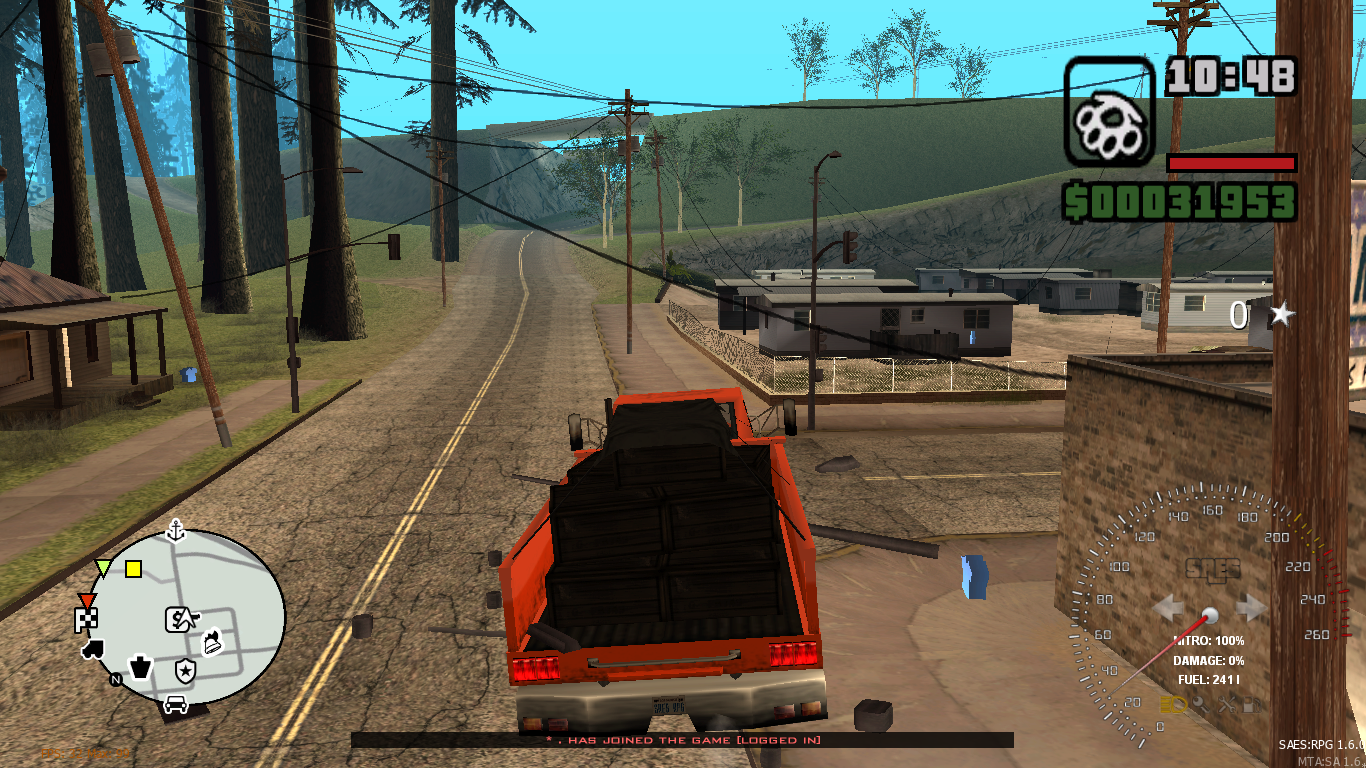The width and height of the screenshot is (1366, 768).
Task: Click the checkered flag blip on the radar
Action: [87, 620]
